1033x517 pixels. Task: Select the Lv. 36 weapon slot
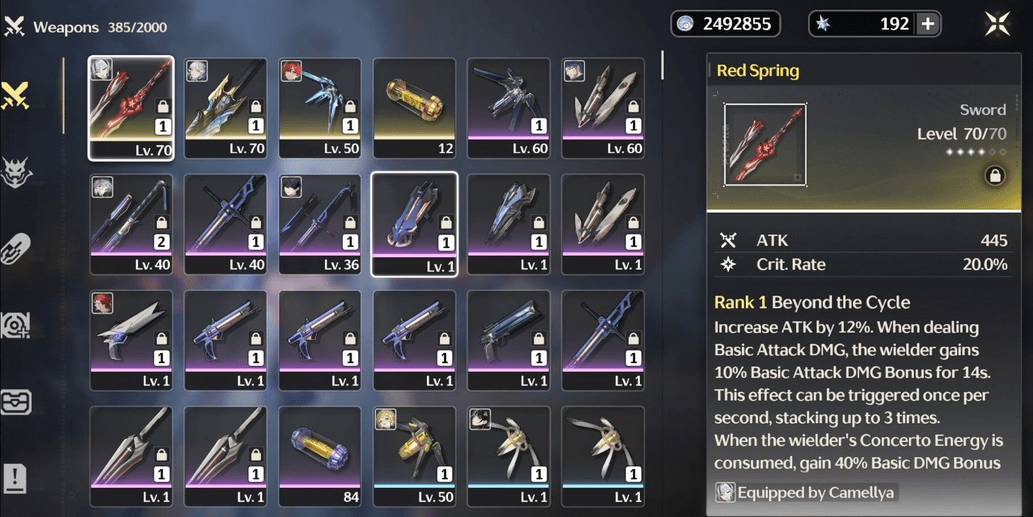tap(320, 224)
